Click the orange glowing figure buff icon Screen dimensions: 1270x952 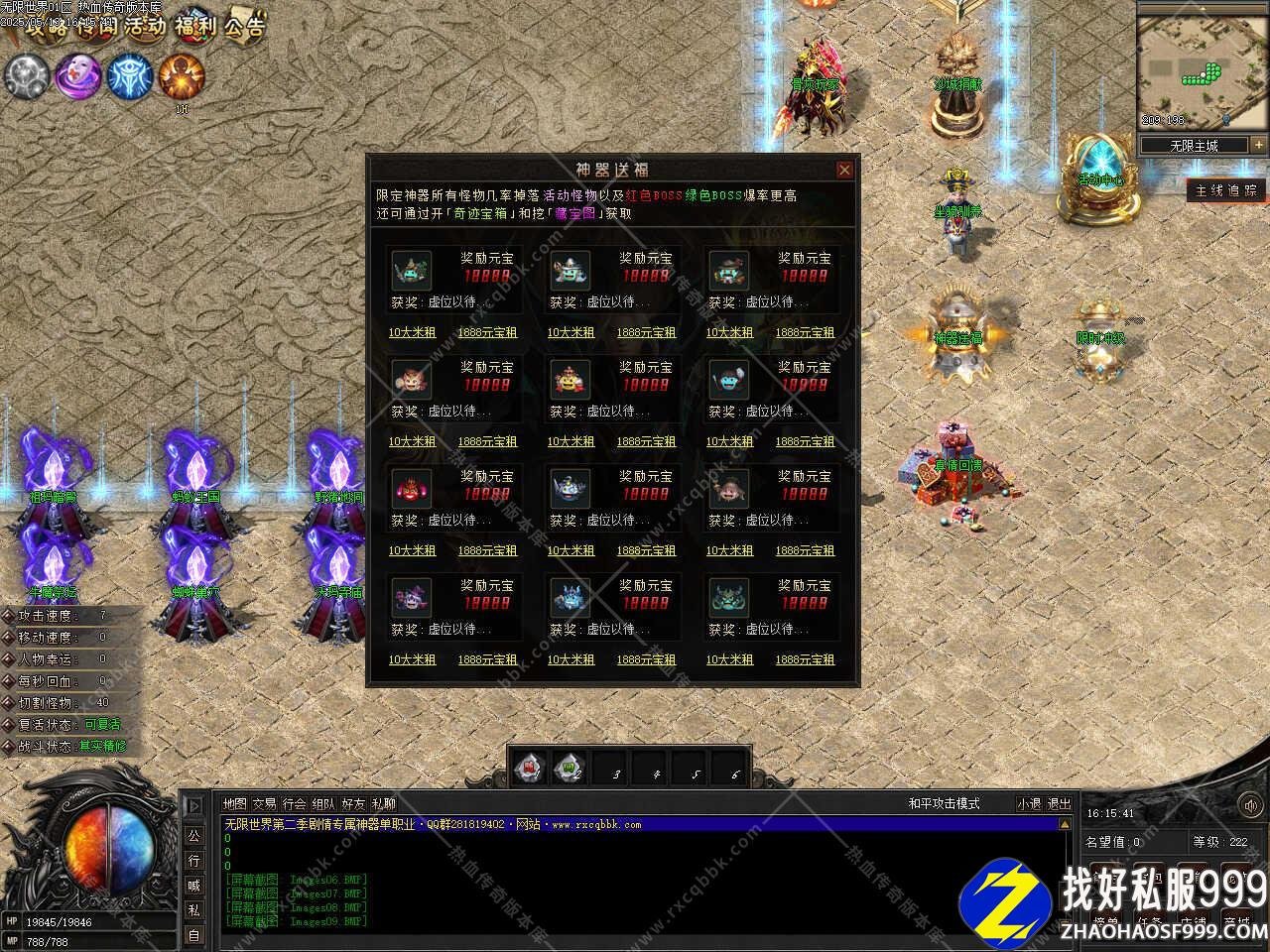(x=182, y=76)
